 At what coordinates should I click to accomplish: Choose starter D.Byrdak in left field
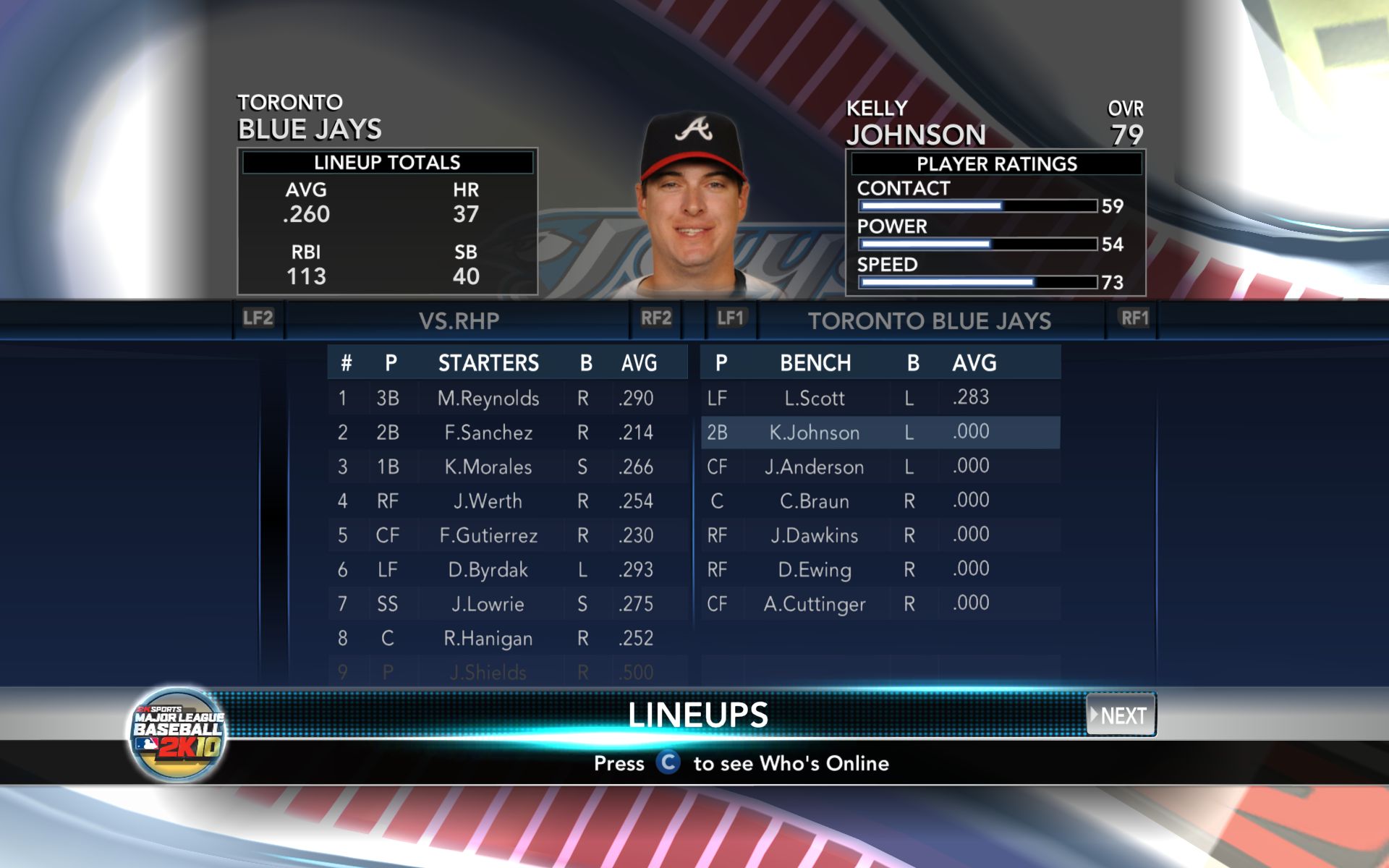click(488, 570)
